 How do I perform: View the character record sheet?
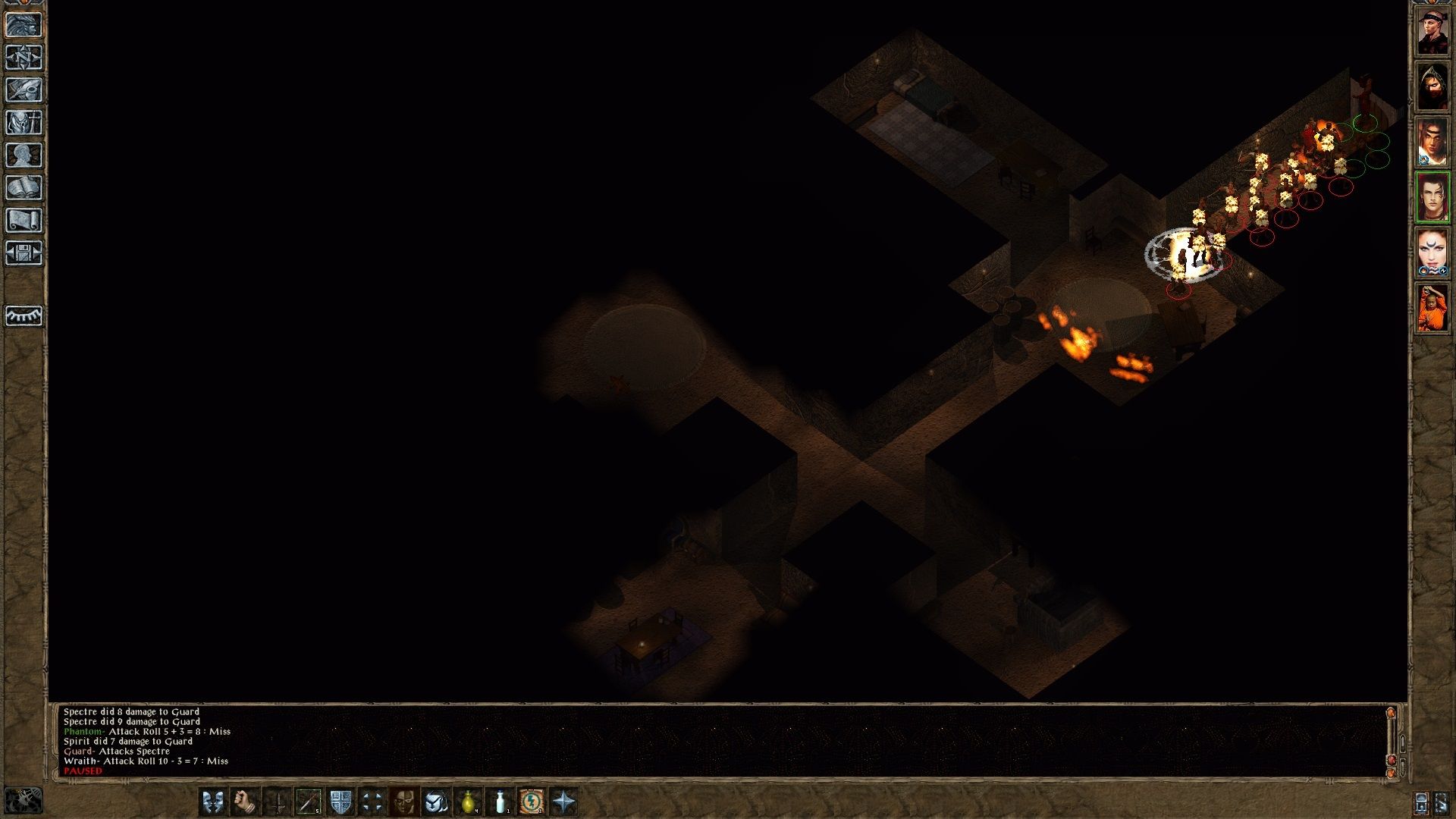click(25, 154)
